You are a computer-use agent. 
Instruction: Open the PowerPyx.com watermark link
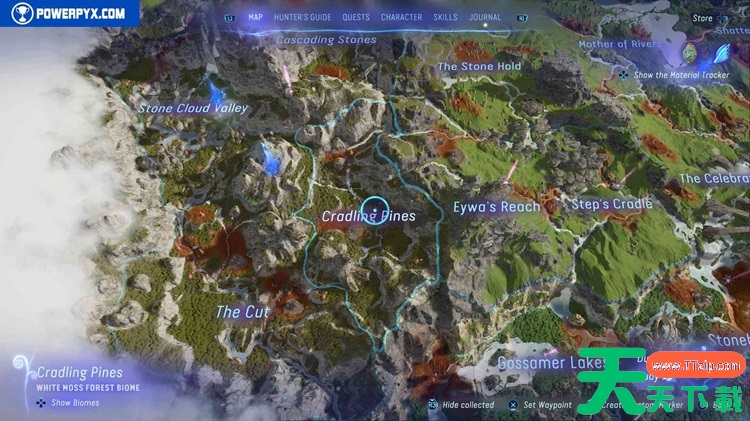click(68, 13)
